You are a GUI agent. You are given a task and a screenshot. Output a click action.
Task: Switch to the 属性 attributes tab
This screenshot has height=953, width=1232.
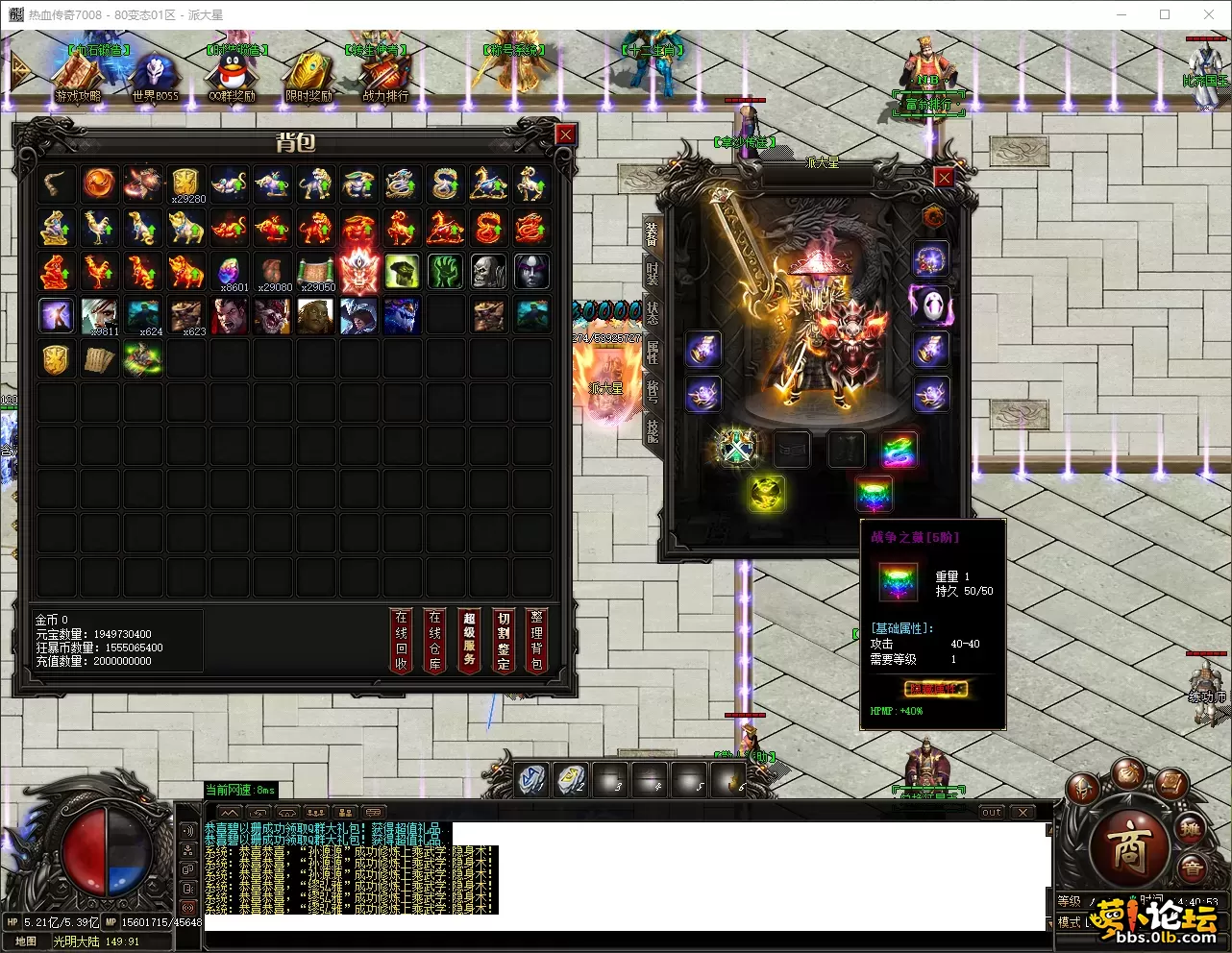point(653,353)
